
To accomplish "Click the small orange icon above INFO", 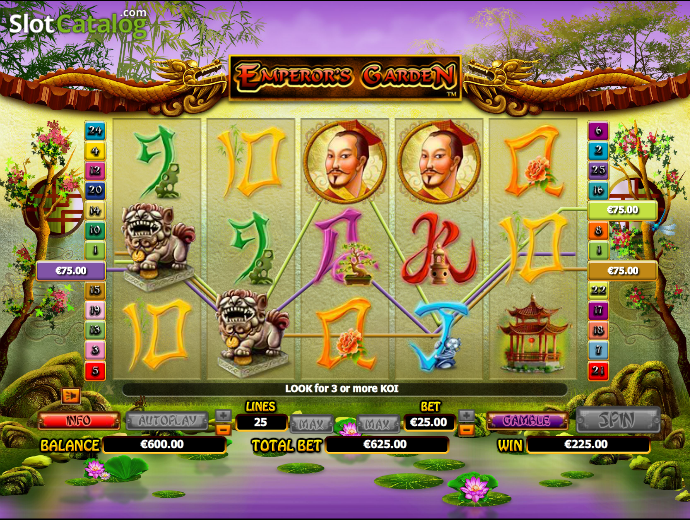I will [70, 396].
